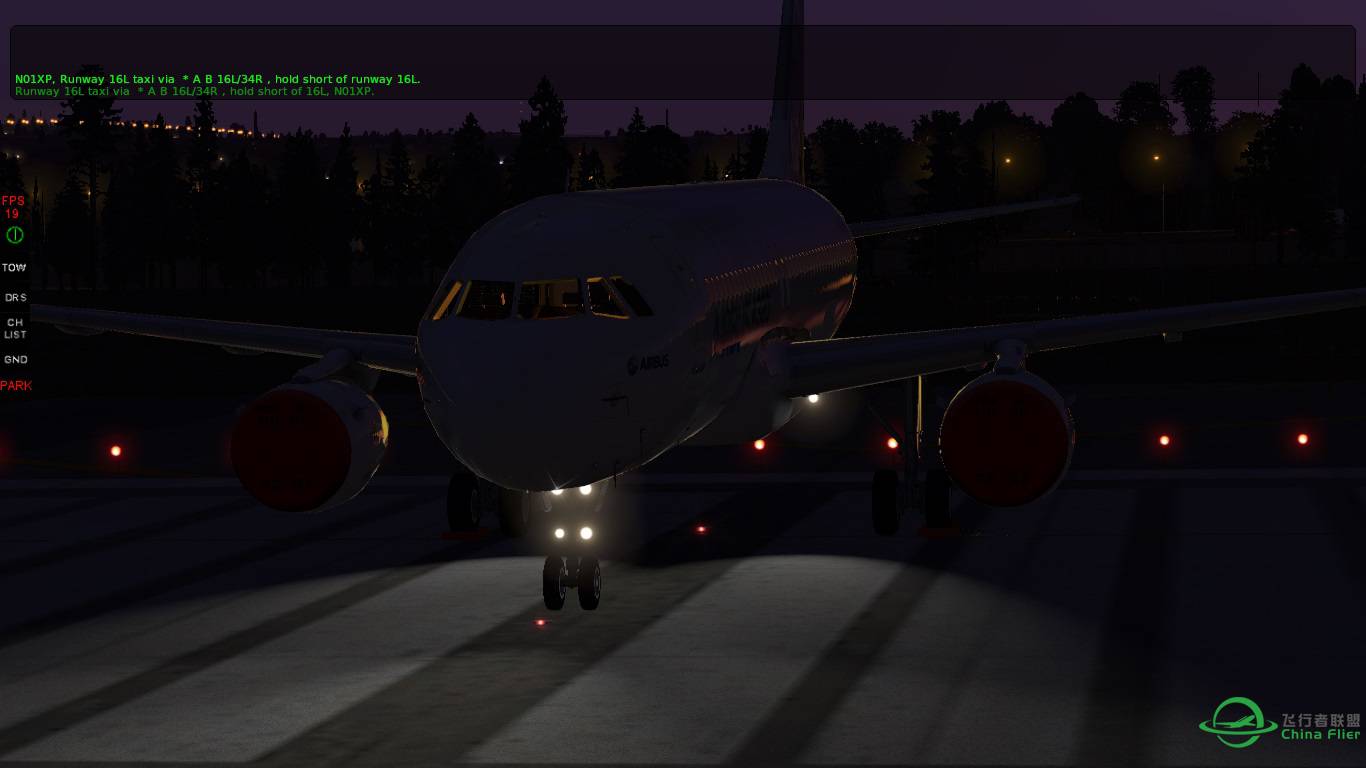Select the green power toggle icon
The image size is (1366, 768).
13,235
